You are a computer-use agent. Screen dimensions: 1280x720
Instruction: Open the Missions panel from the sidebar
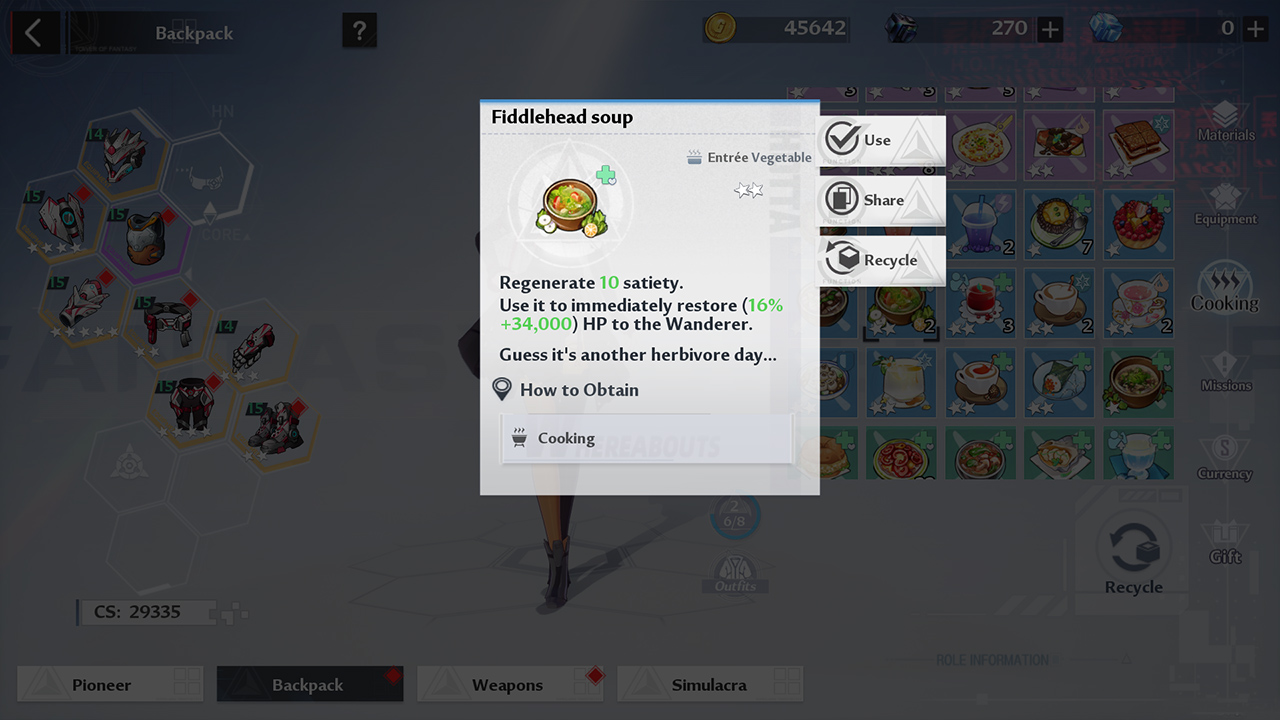click(x=1225, y=372)
